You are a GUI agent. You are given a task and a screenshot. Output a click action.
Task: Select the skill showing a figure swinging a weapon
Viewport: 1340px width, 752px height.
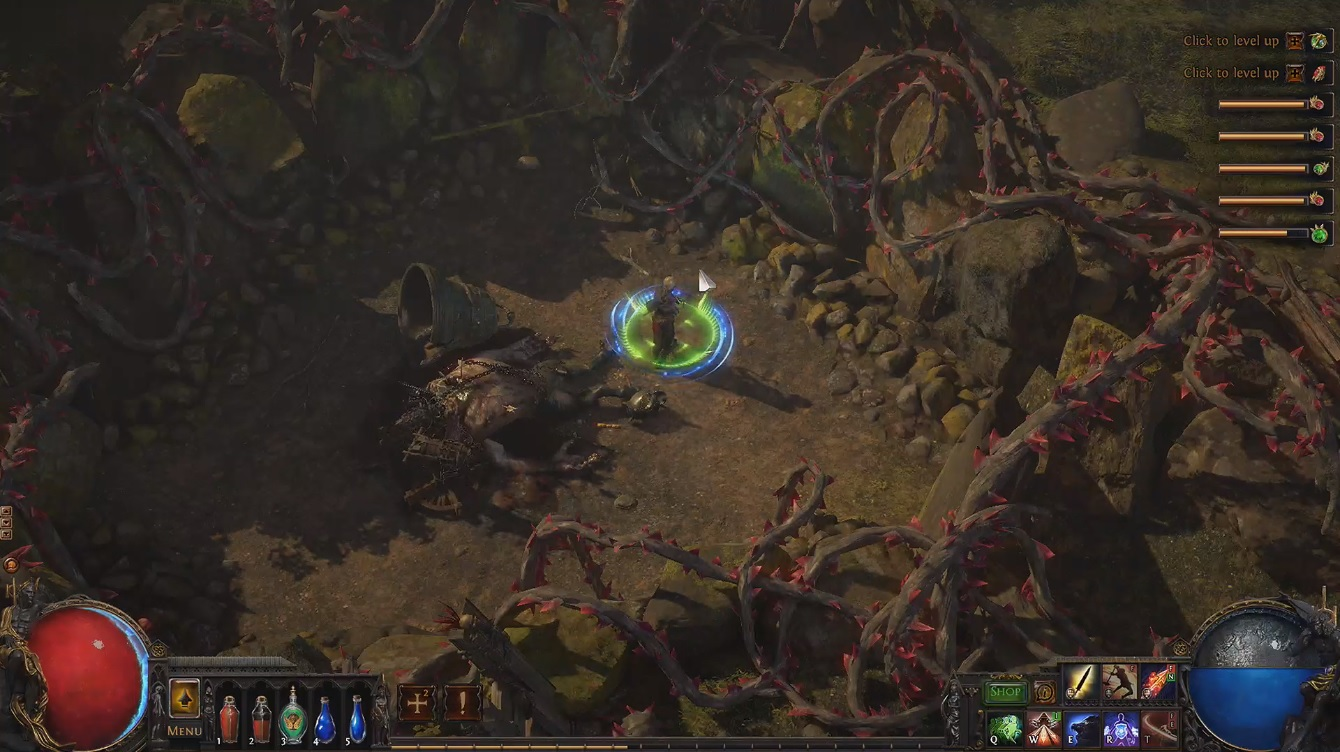point(1120,682)
